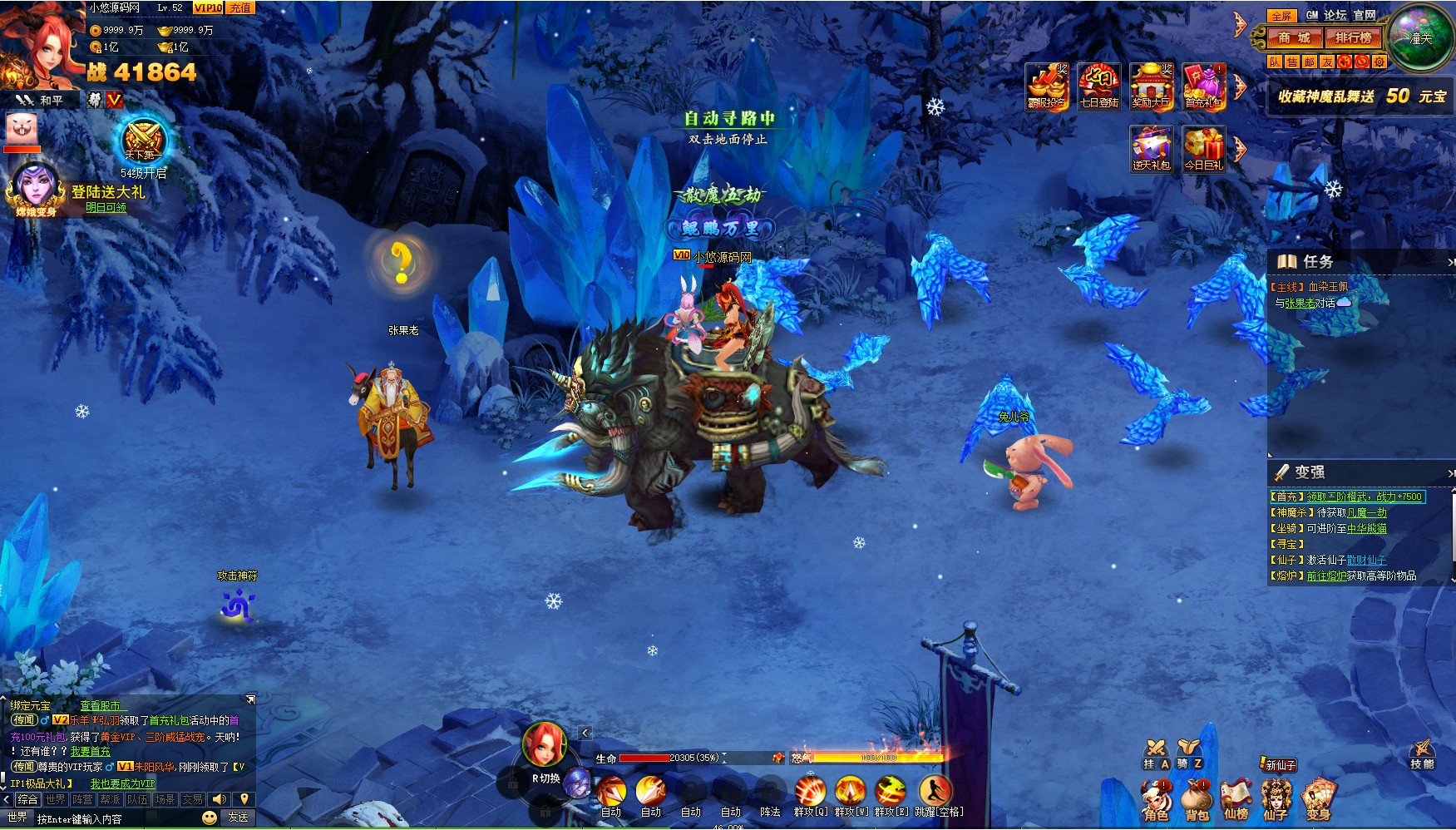Open the 仙榜 scroll menu
The width and height of the screenshot is (1456, 830).
pos(1236,800)
